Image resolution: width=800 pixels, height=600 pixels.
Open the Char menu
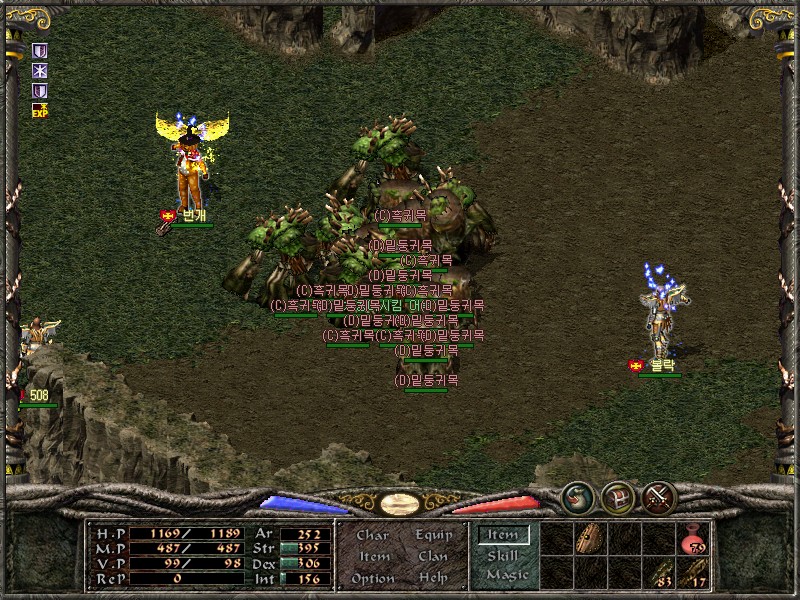tap(373, 535)
